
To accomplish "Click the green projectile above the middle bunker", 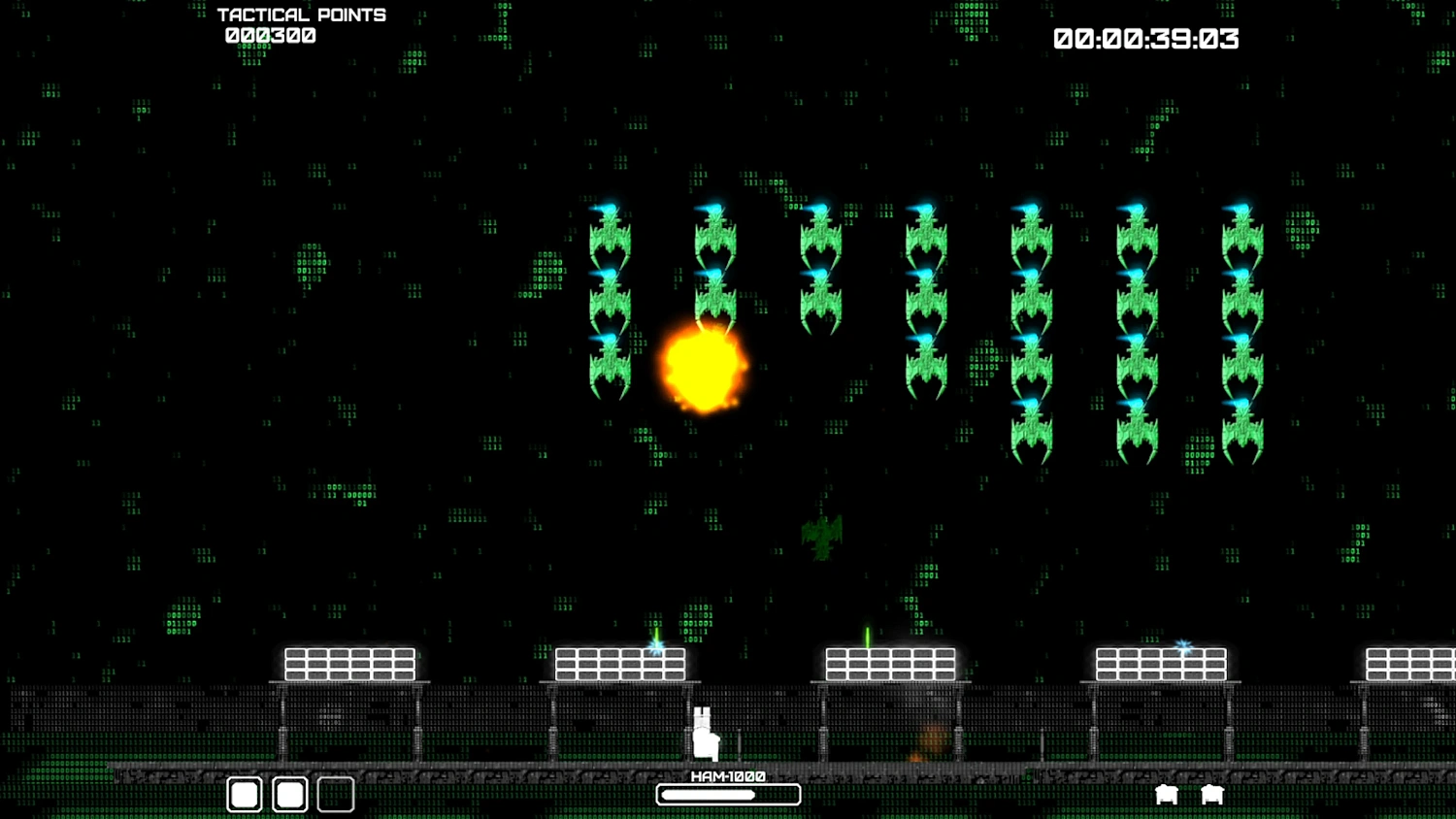I will click(867, 636).
